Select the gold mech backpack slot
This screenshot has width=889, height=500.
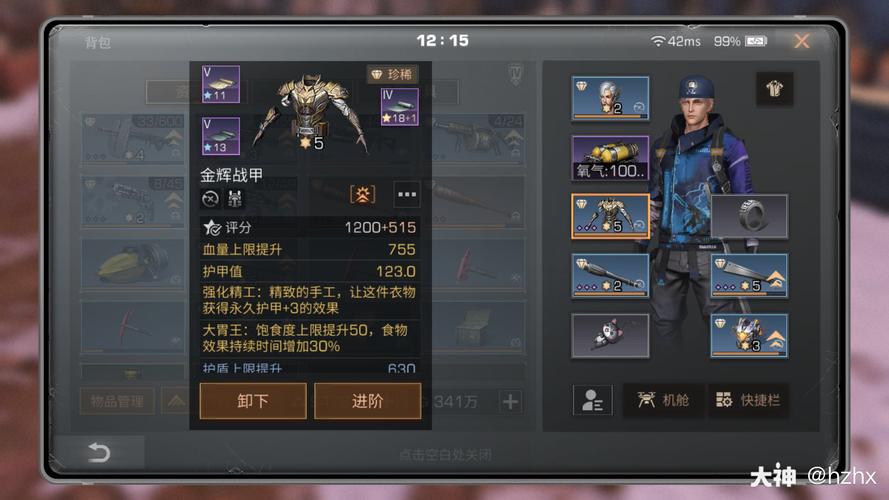(749, 335)
